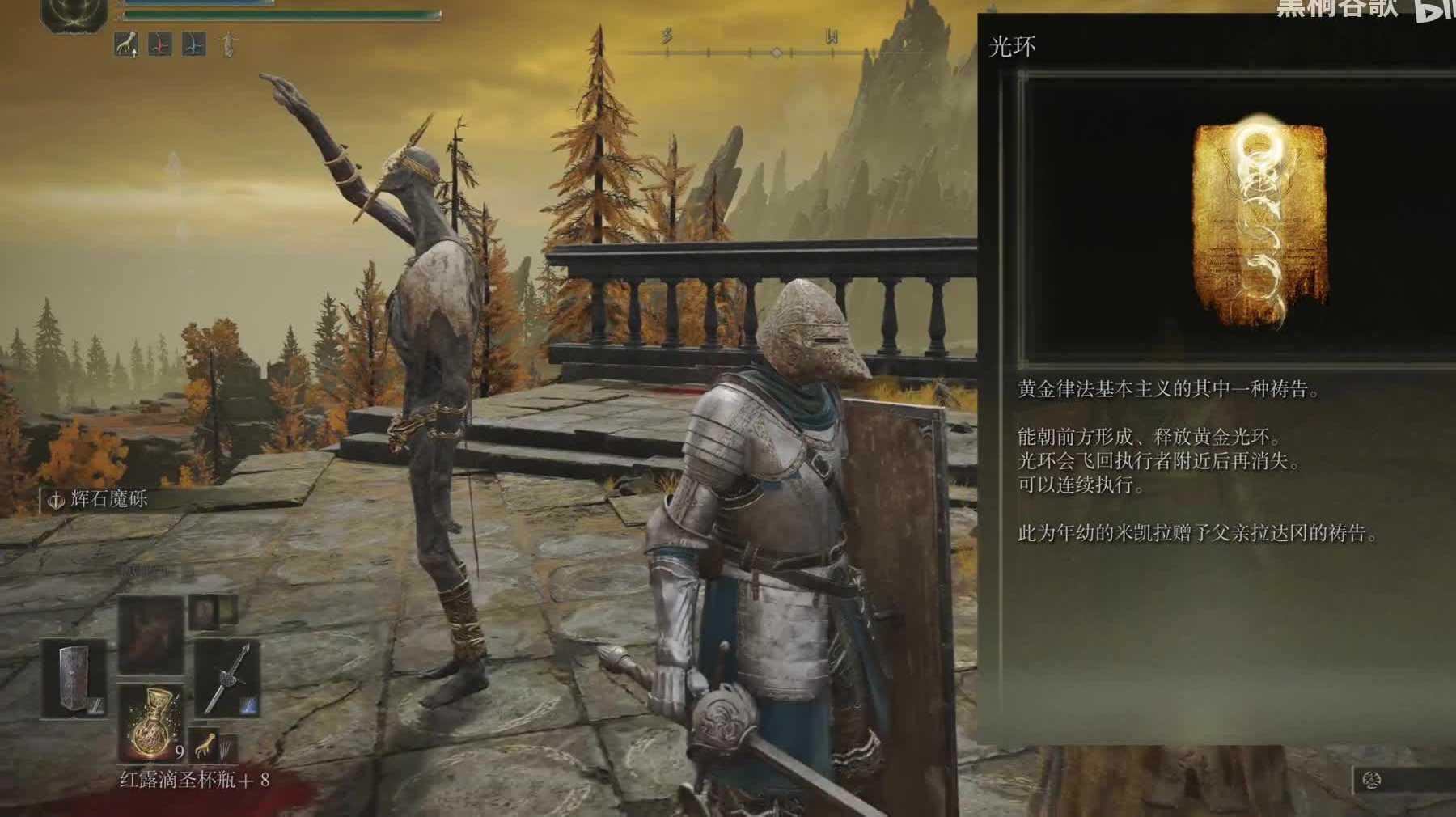Click the red branch status icon
This screenshot has width=1456, height=817.
click(x=159, y=44)
